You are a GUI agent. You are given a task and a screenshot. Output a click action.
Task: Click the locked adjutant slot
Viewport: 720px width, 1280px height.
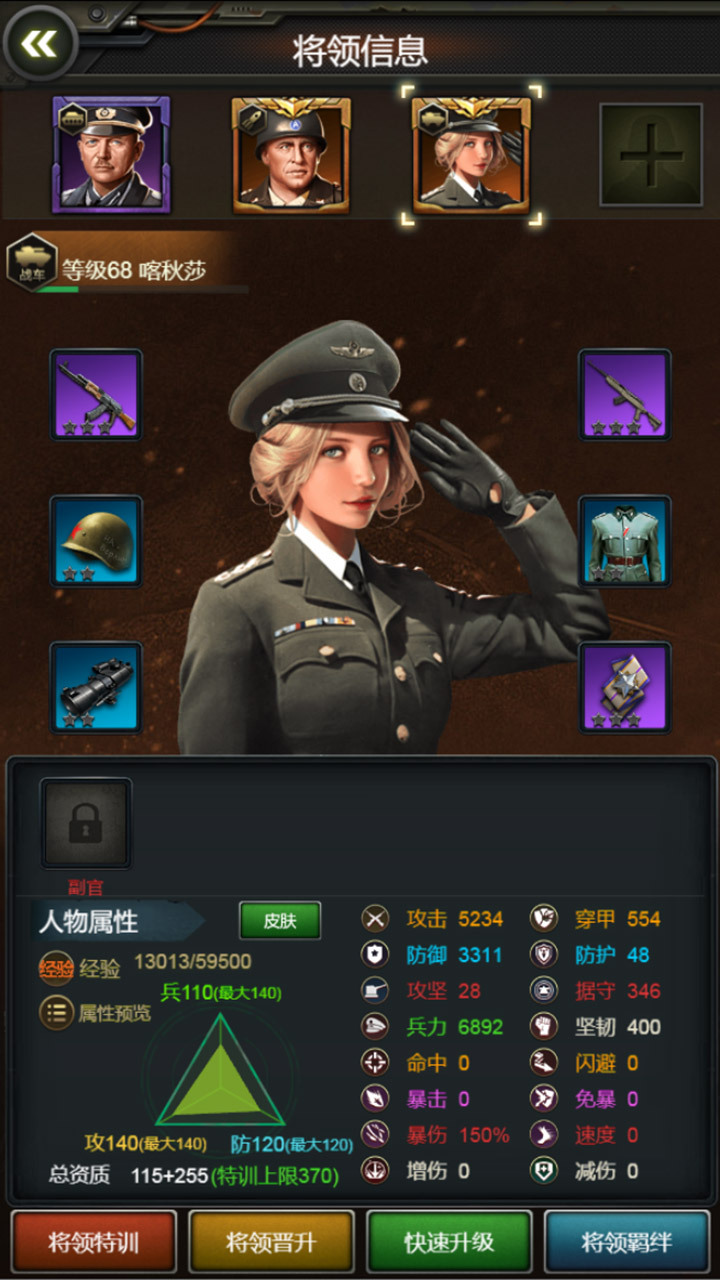click(86, 822)
